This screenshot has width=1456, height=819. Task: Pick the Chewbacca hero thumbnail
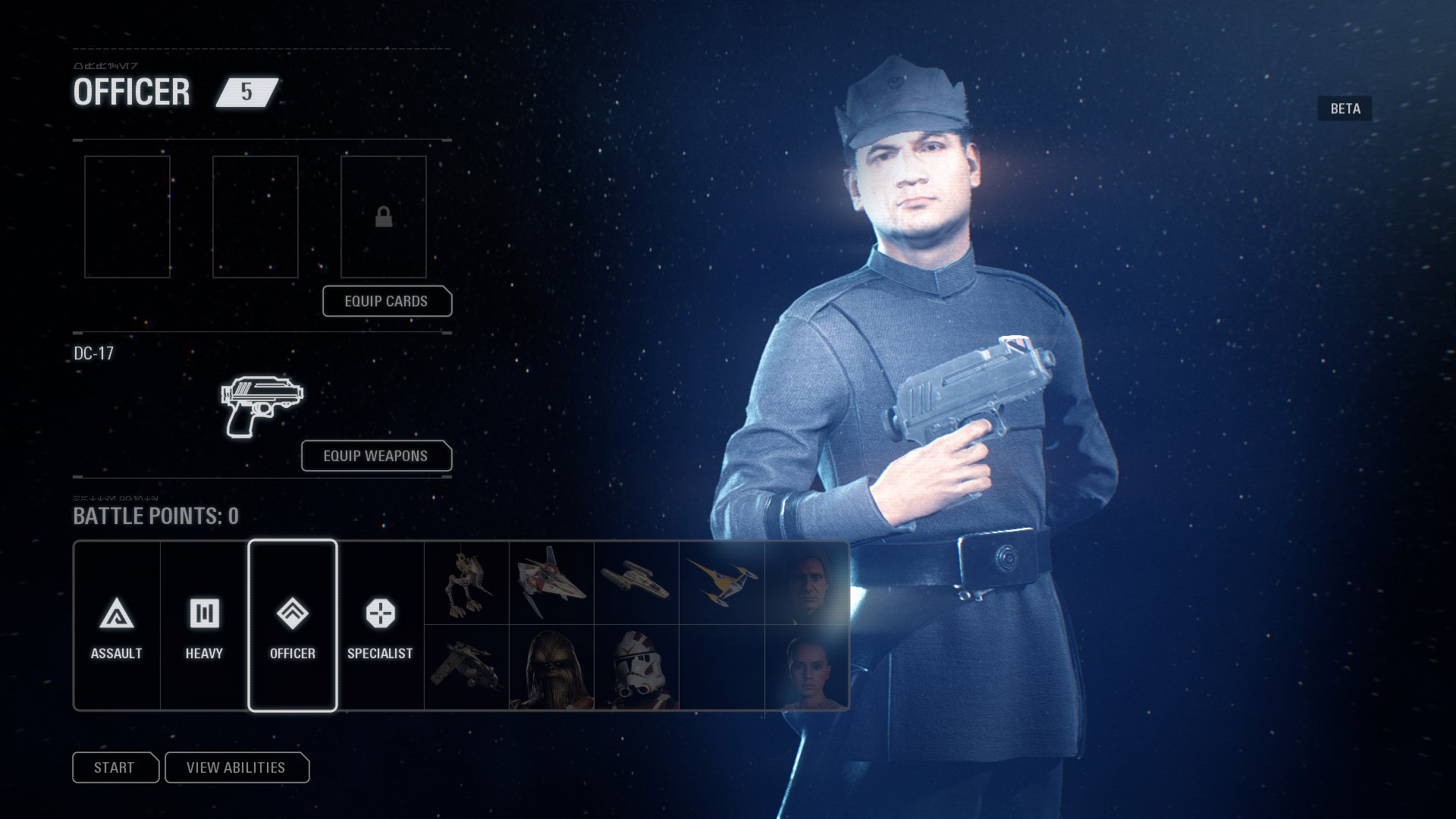(x=551, y=667)
